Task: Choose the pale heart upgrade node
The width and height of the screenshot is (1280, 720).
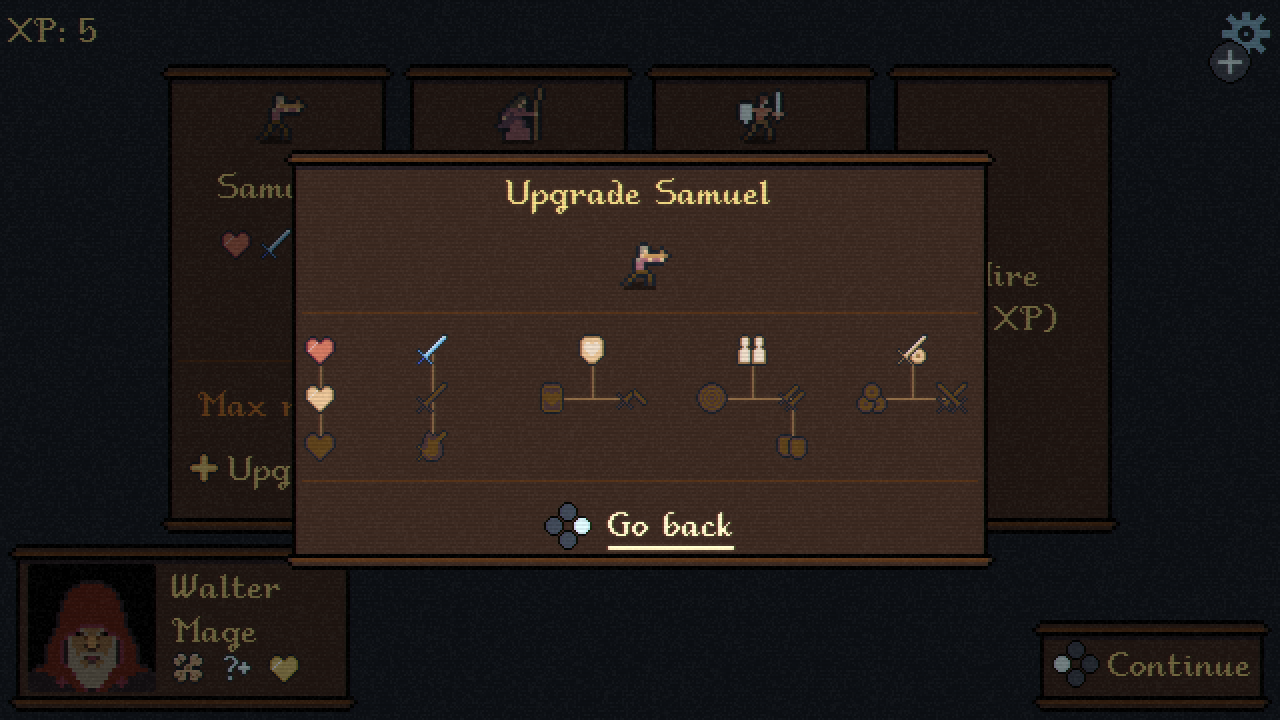Action: point(320,398)
